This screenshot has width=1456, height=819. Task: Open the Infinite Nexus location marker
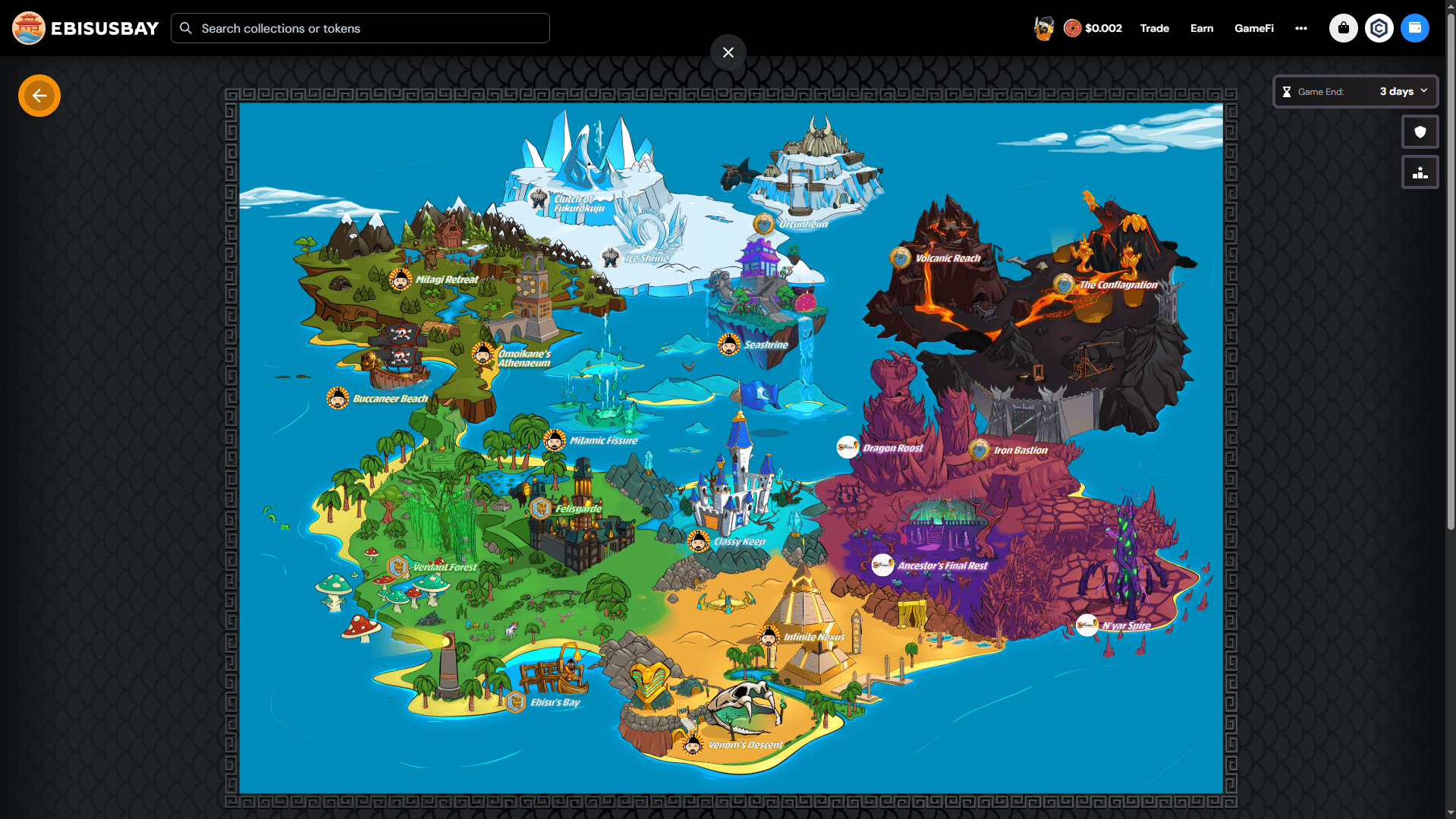[769, 637]
